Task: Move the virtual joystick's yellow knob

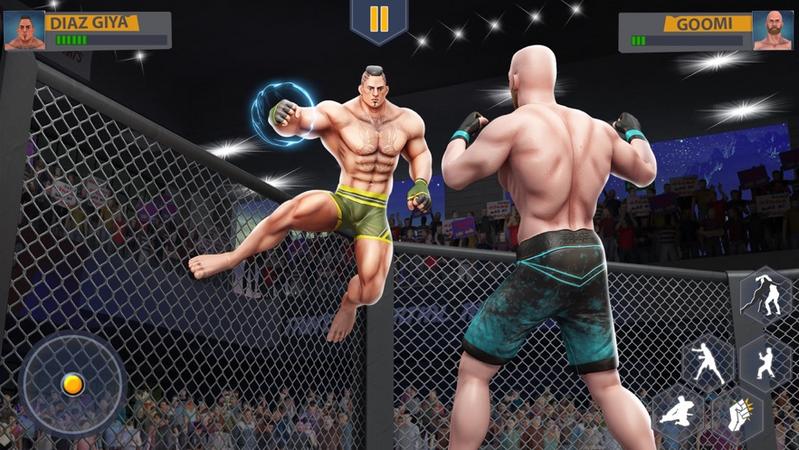Action: coord(72,384)
